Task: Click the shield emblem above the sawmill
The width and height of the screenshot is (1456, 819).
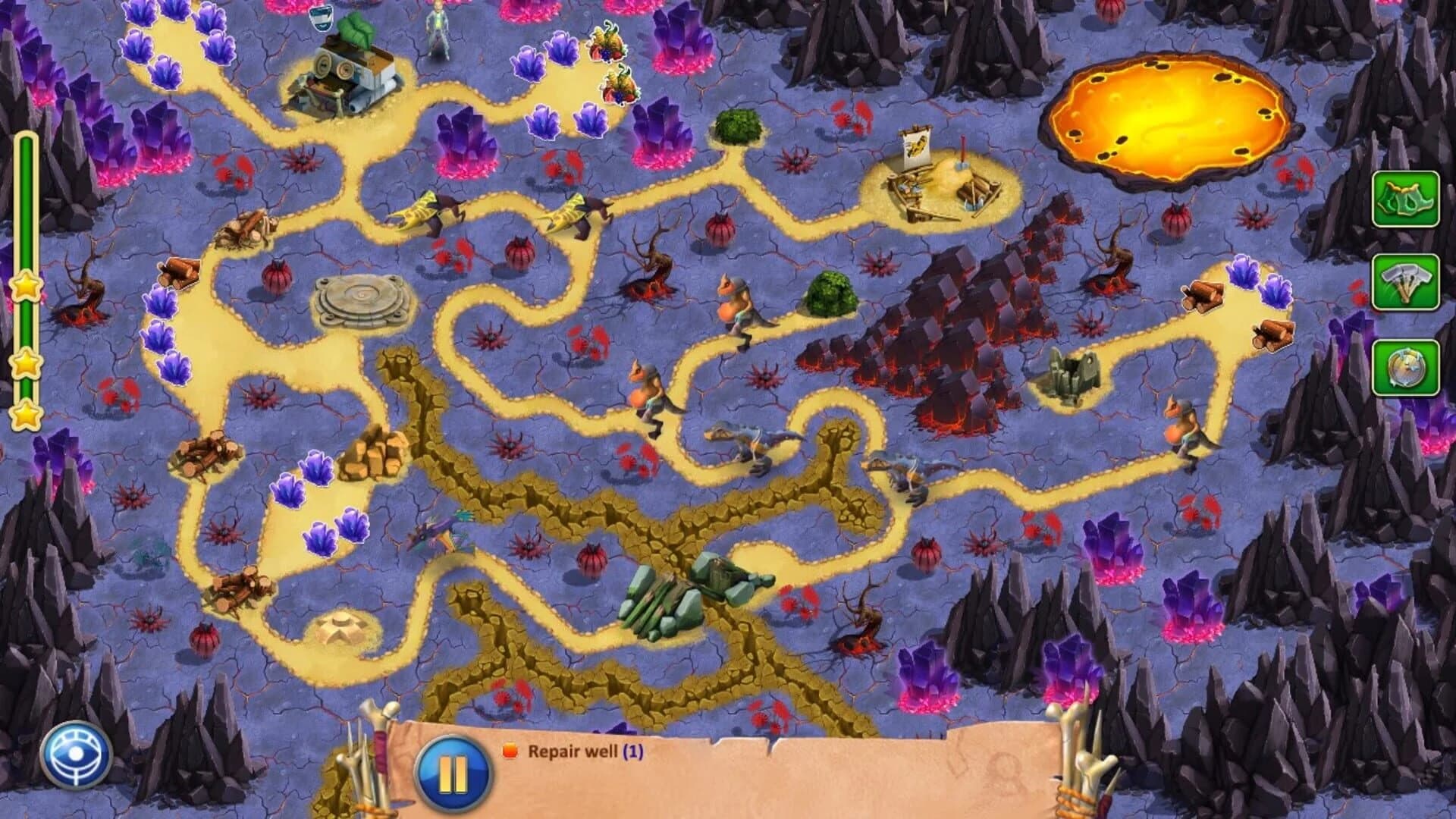Action: click(x=322, y=17)
